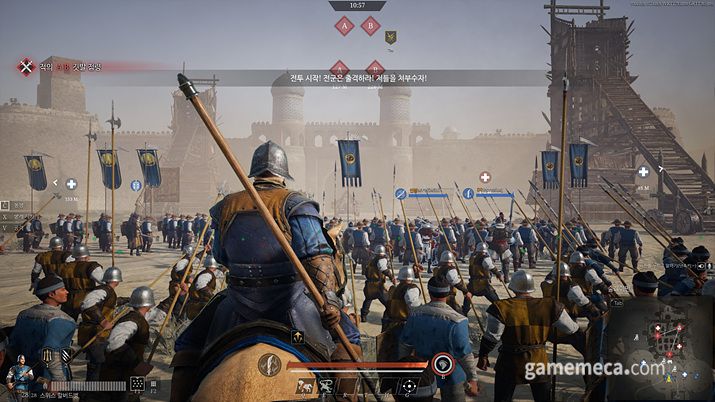Viewport: 715px width, 402px height.
Task: Select the white cross supply point marker on left
Action: pos(71,184)
